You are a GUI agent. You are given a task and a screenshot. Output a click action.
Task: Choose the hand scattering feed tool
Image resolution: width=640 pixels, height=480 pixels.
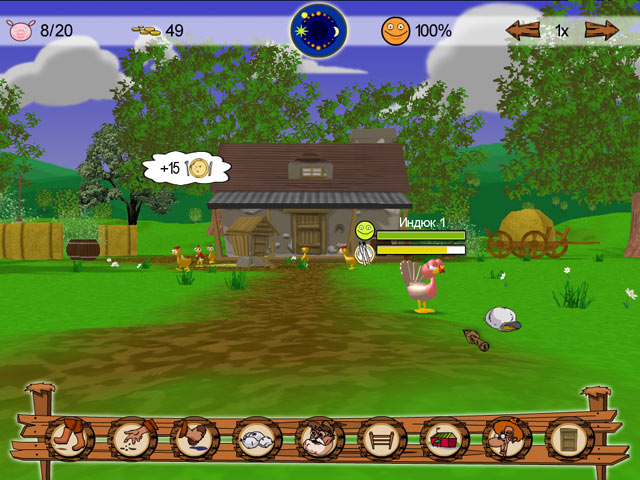coord(133,438)
